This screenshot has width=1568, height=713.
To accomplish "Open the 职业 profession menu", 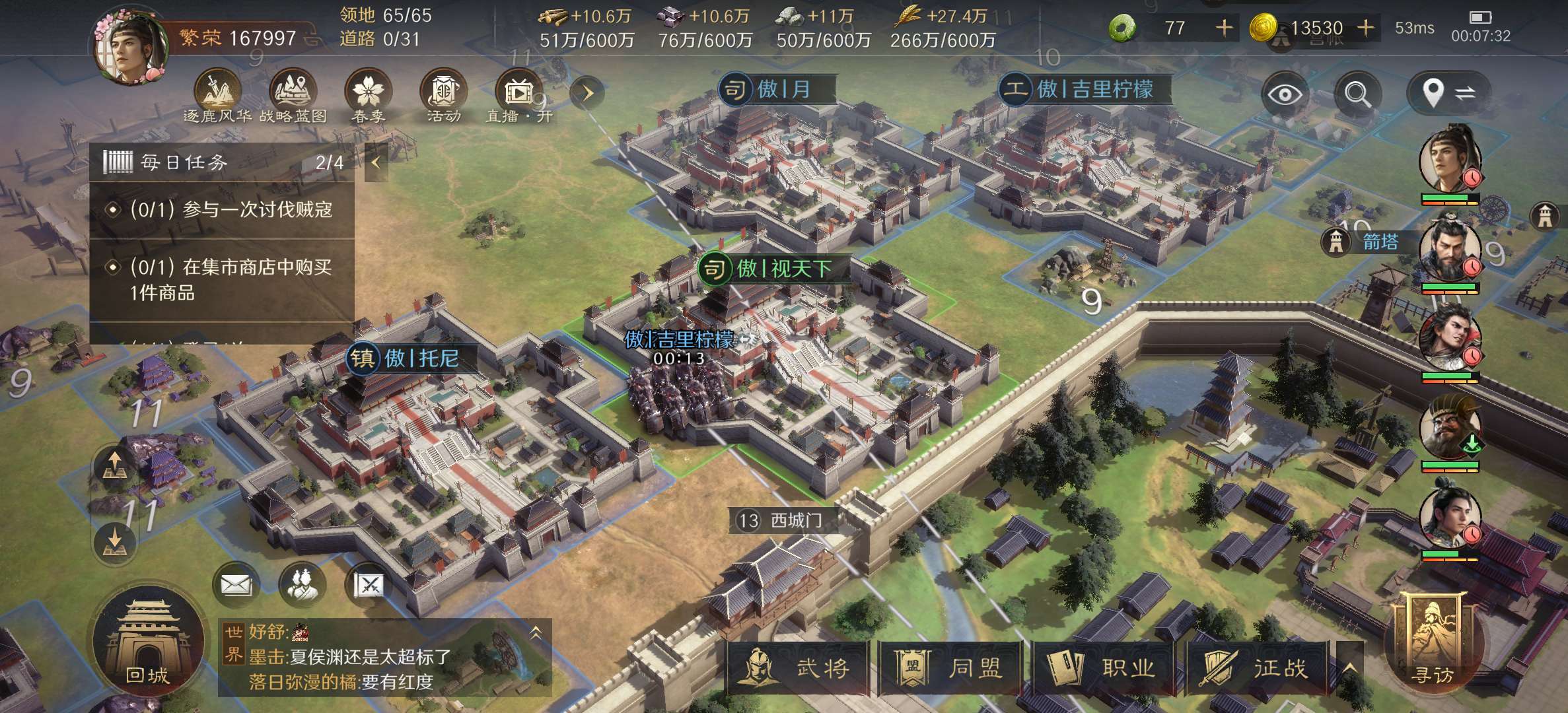I will click(x=1103, y=668).
